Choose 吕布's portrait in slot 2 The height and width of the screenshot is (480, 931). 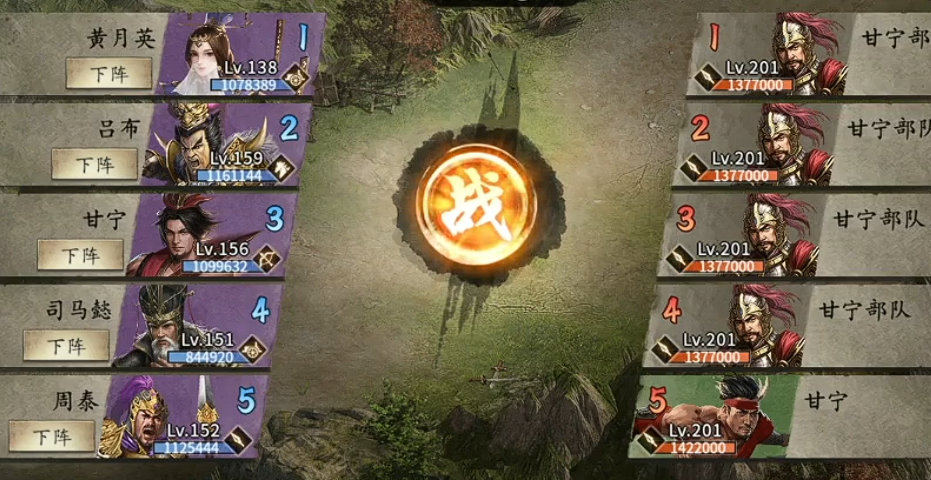200,143
